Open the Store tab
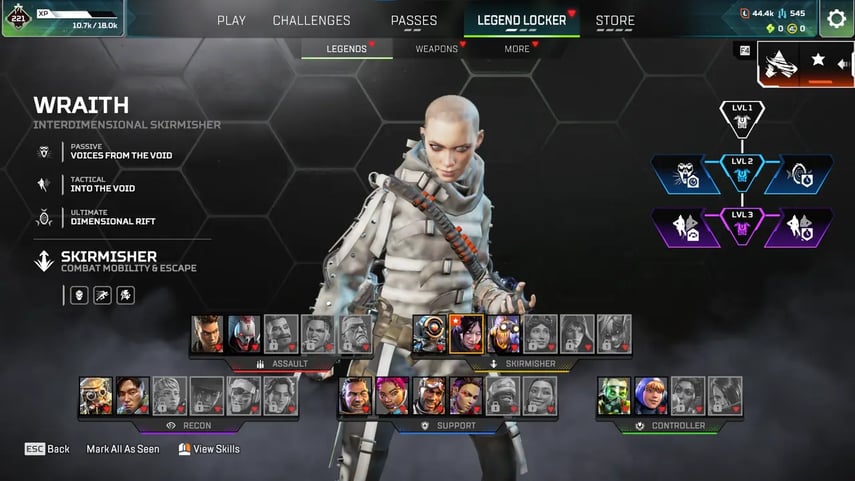This screenshot has height=481, width=855. click(x=615, y=20)
